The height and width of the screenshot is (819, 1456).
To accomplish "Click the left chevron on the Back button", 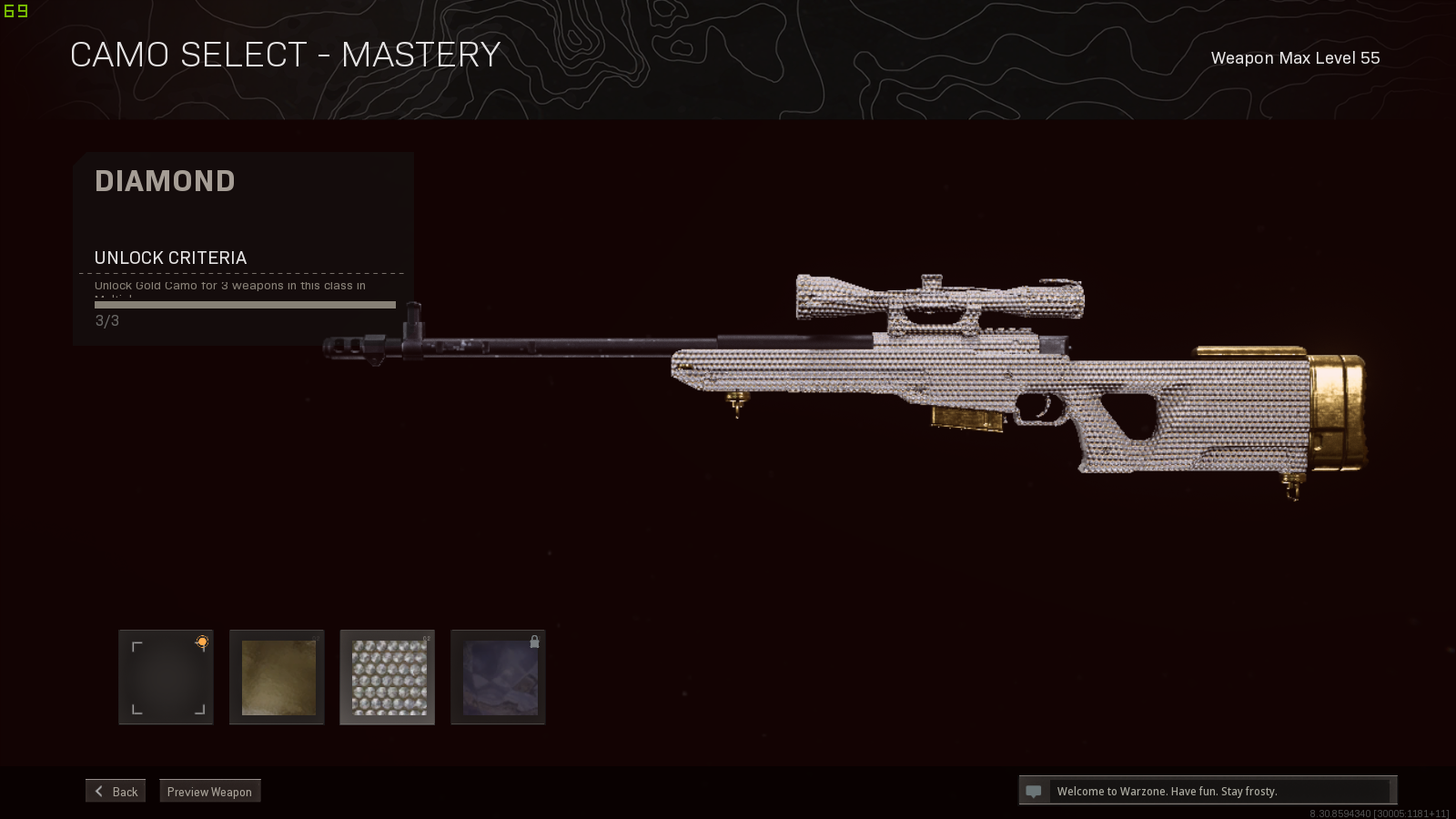I will coord(98,791).
